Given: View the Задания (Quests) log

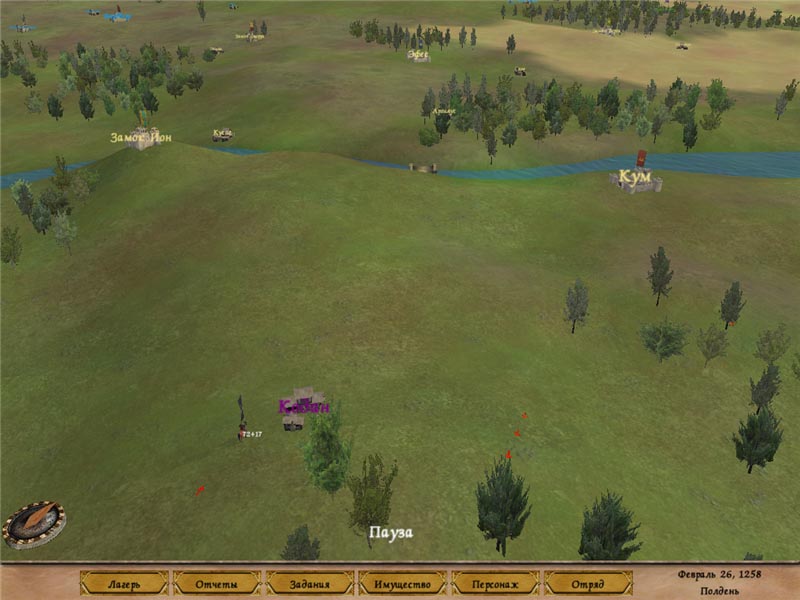Looking at the screenshot, I should point(310,583).
